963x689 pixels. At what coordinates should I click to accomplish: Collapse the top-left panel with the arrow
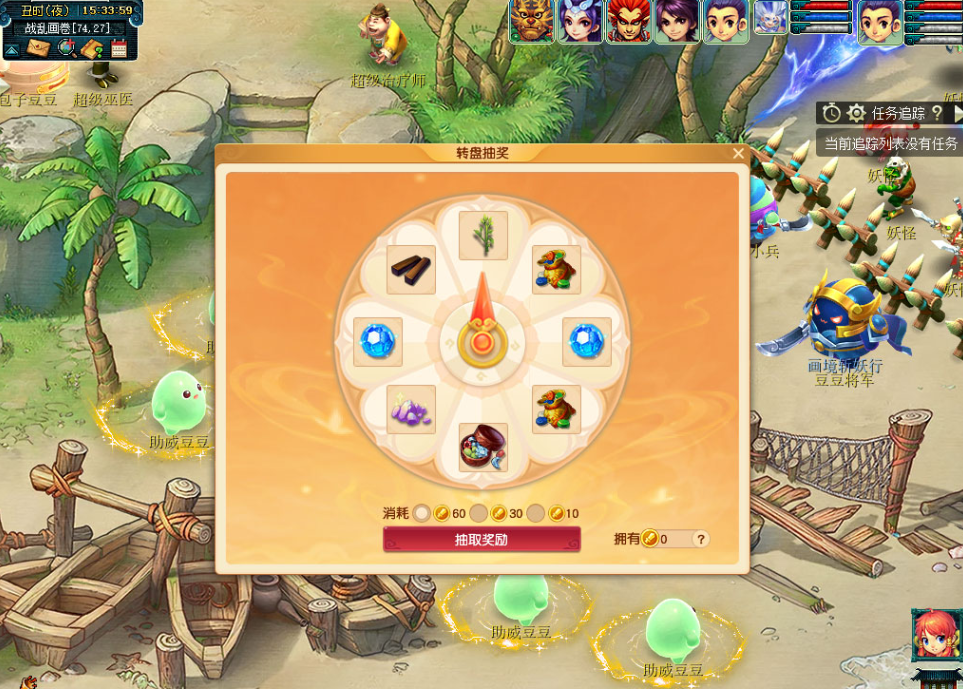[x=12, y=49]
